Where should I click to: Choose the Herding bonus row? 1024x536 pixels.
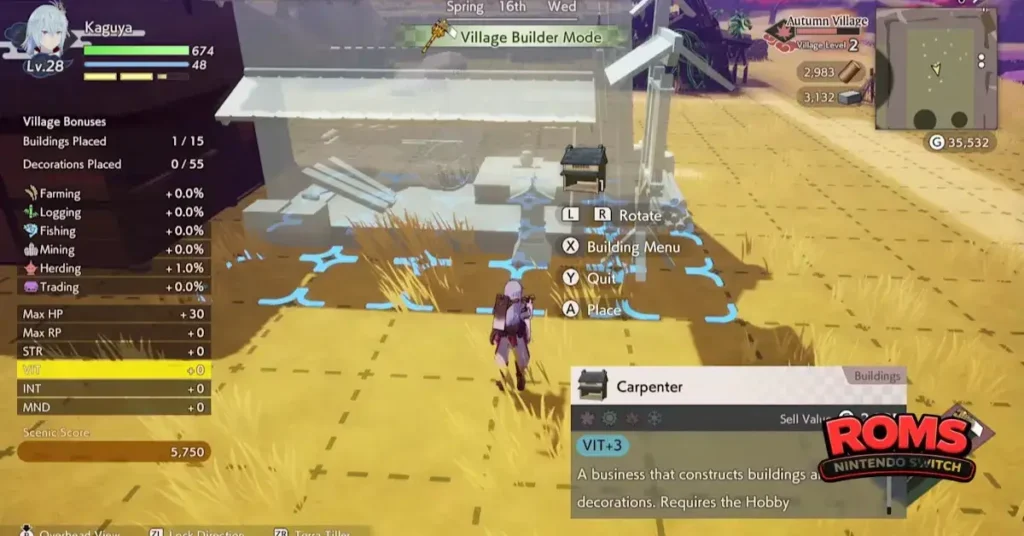point(113,268)
